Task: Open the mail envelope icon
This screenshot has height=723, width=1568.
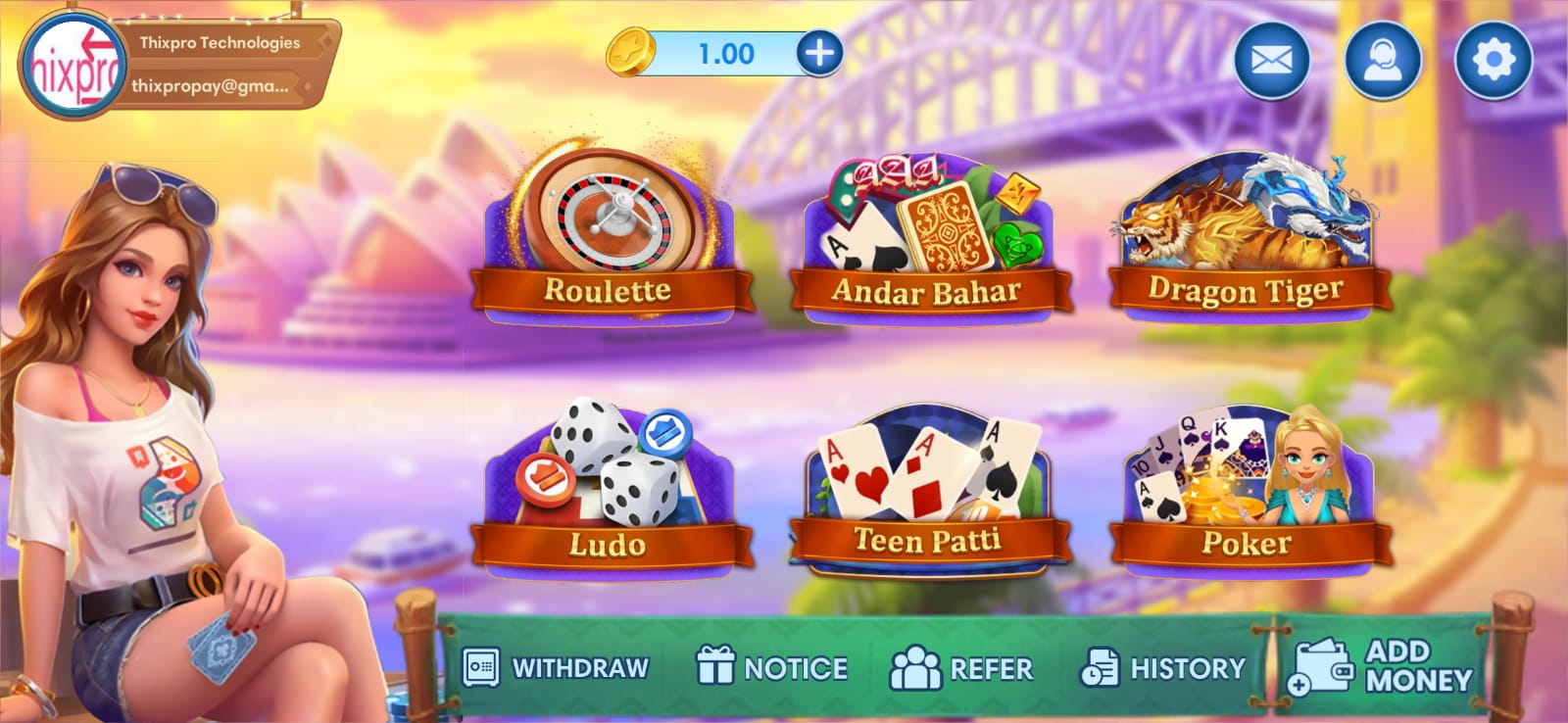Action: (1271, 61)
